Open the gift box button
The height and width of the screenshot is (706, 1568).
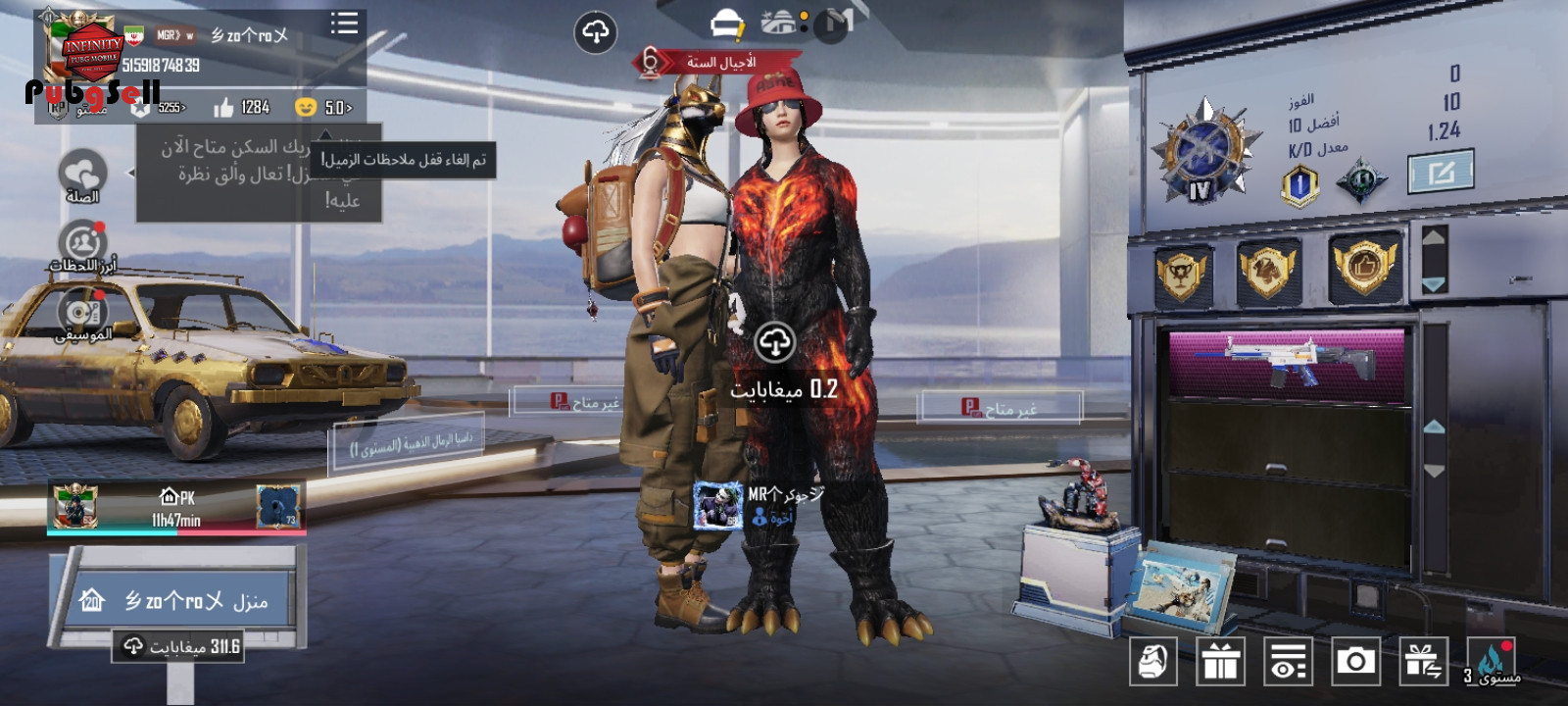tap(1220, 662)
